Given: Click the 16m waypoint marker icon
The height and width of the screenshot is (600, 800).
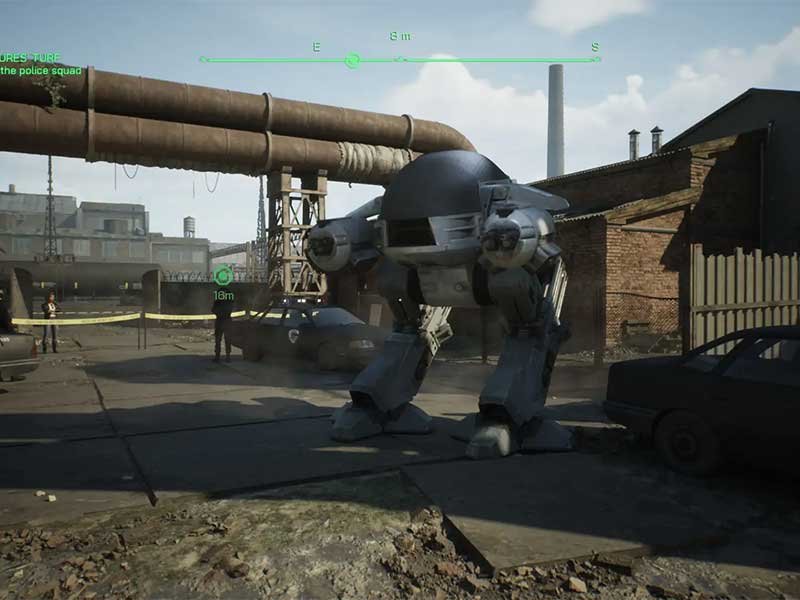Looking at the screenshot, I should 223,276.
